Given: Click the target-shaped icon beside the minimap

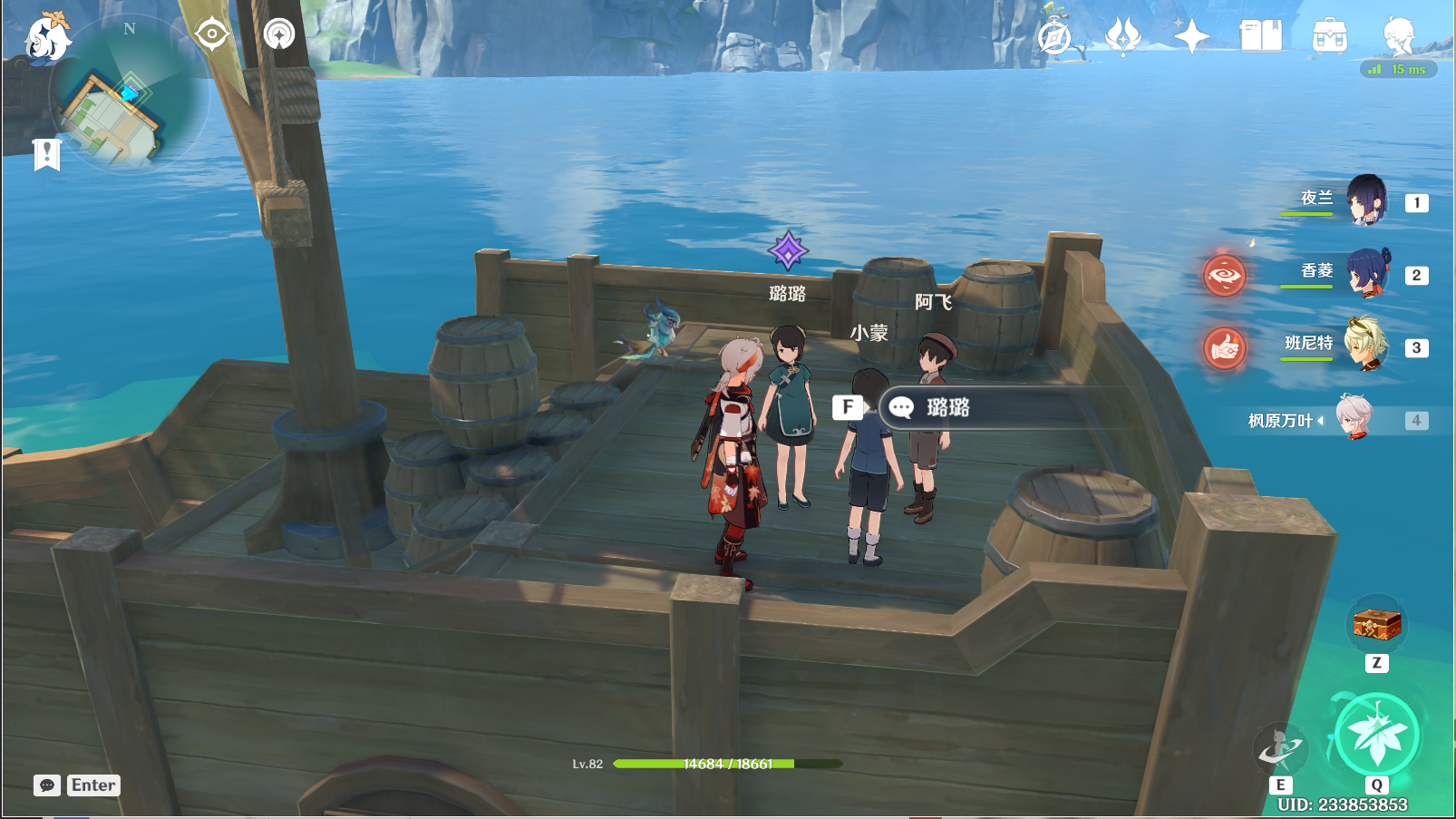Looking at the screenshot, I should tap(211, 34).
